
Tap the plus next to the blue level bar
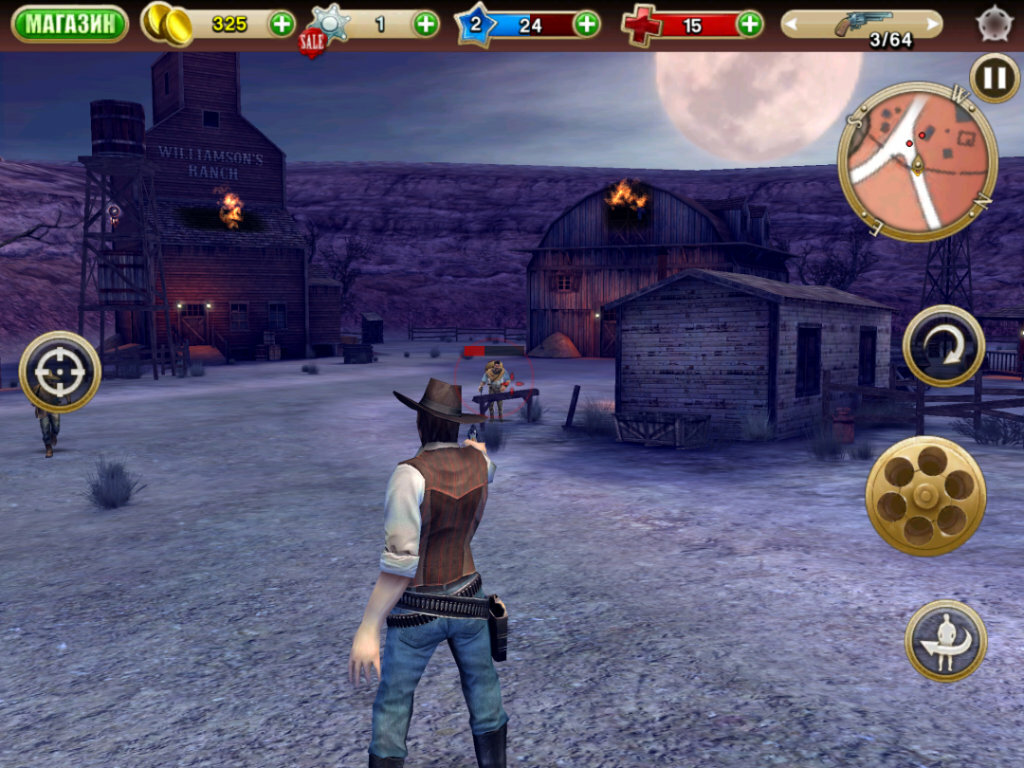587,24
